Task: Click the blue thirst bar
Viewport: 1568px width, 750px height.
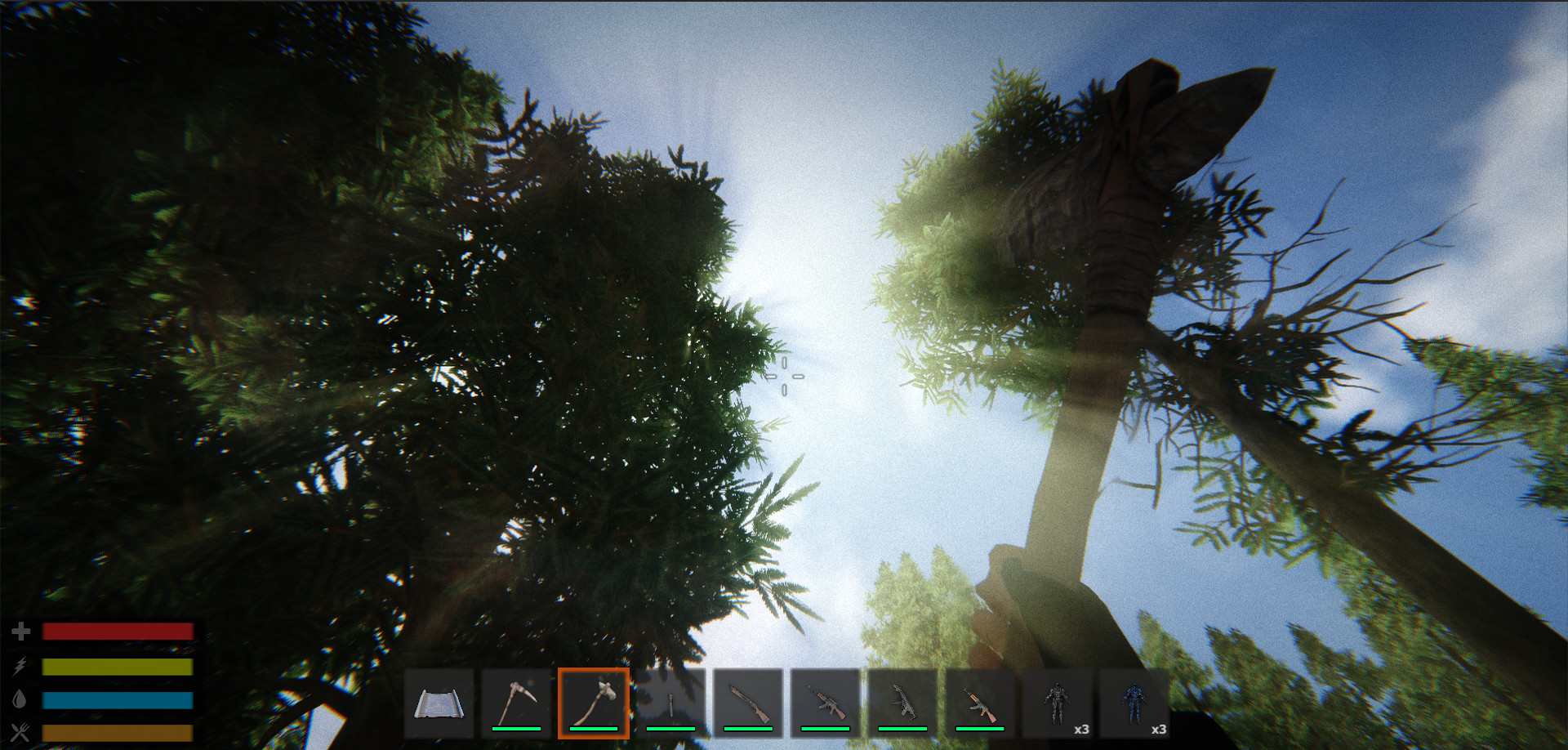Action: tap(117, 700)
